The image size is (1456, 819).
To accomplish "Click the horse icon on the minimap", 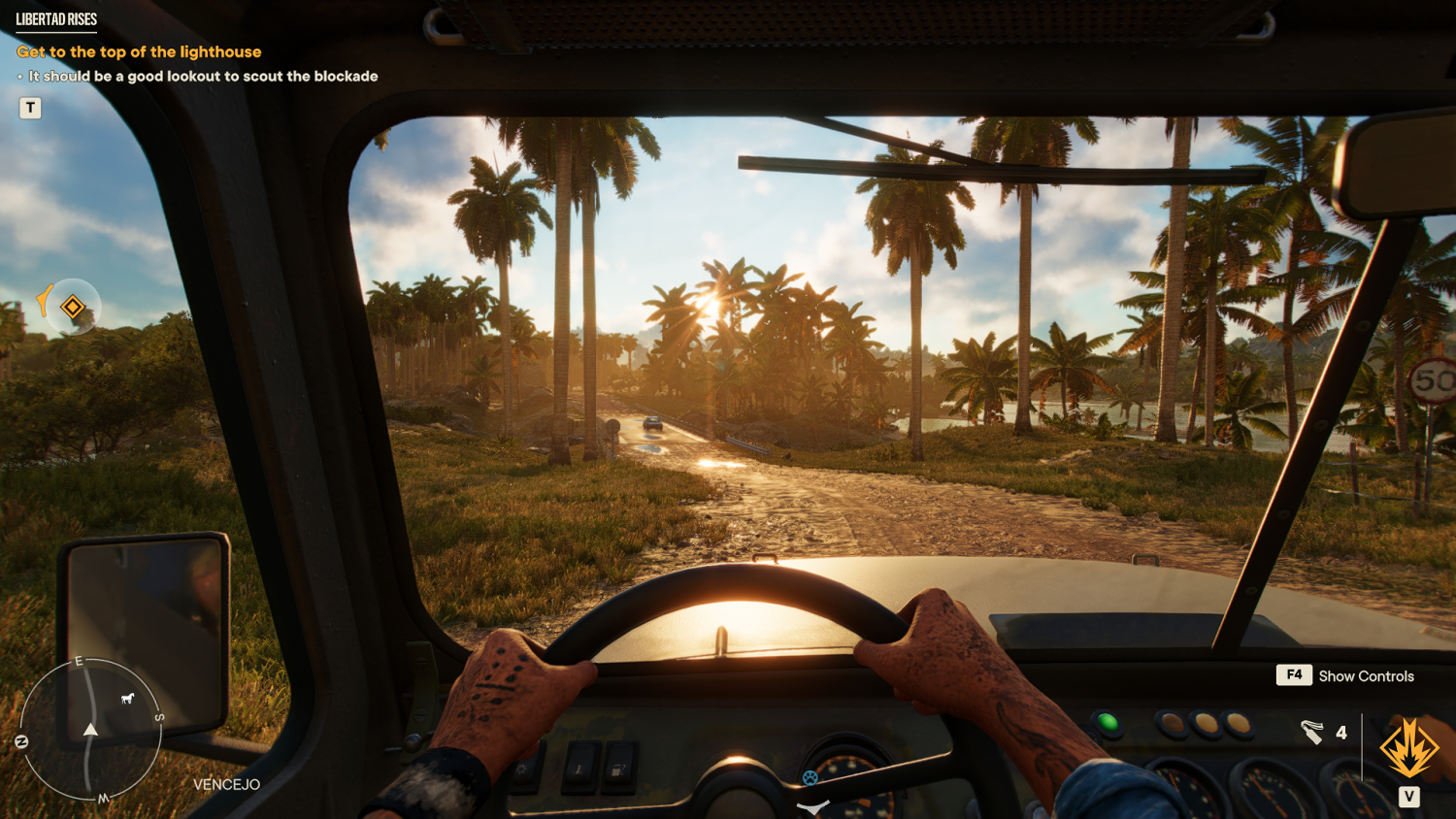I will (127, 698).
